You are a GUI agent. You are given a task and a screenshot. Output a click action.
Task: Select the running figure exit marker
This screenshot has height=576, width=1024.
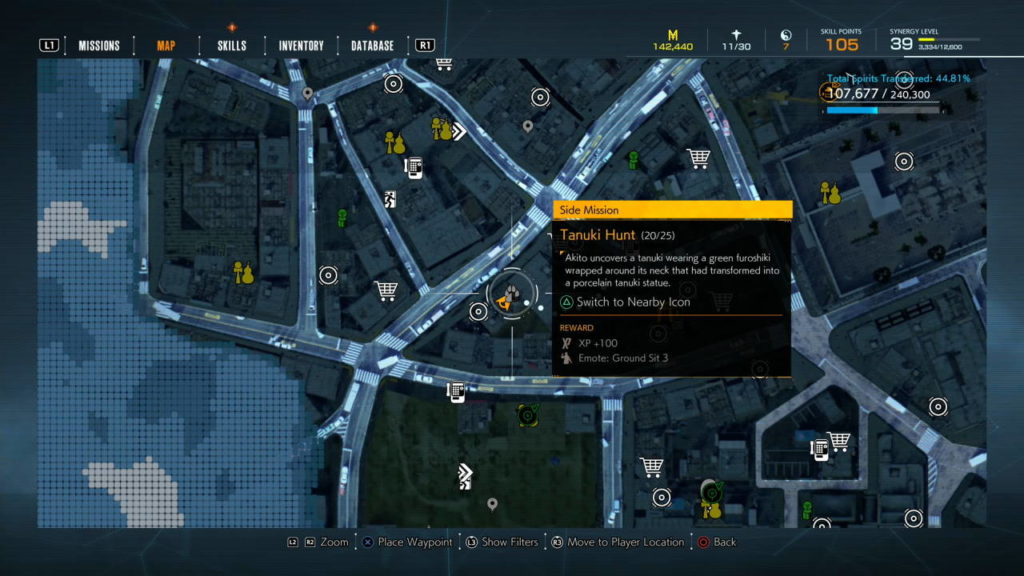point(389,199)
